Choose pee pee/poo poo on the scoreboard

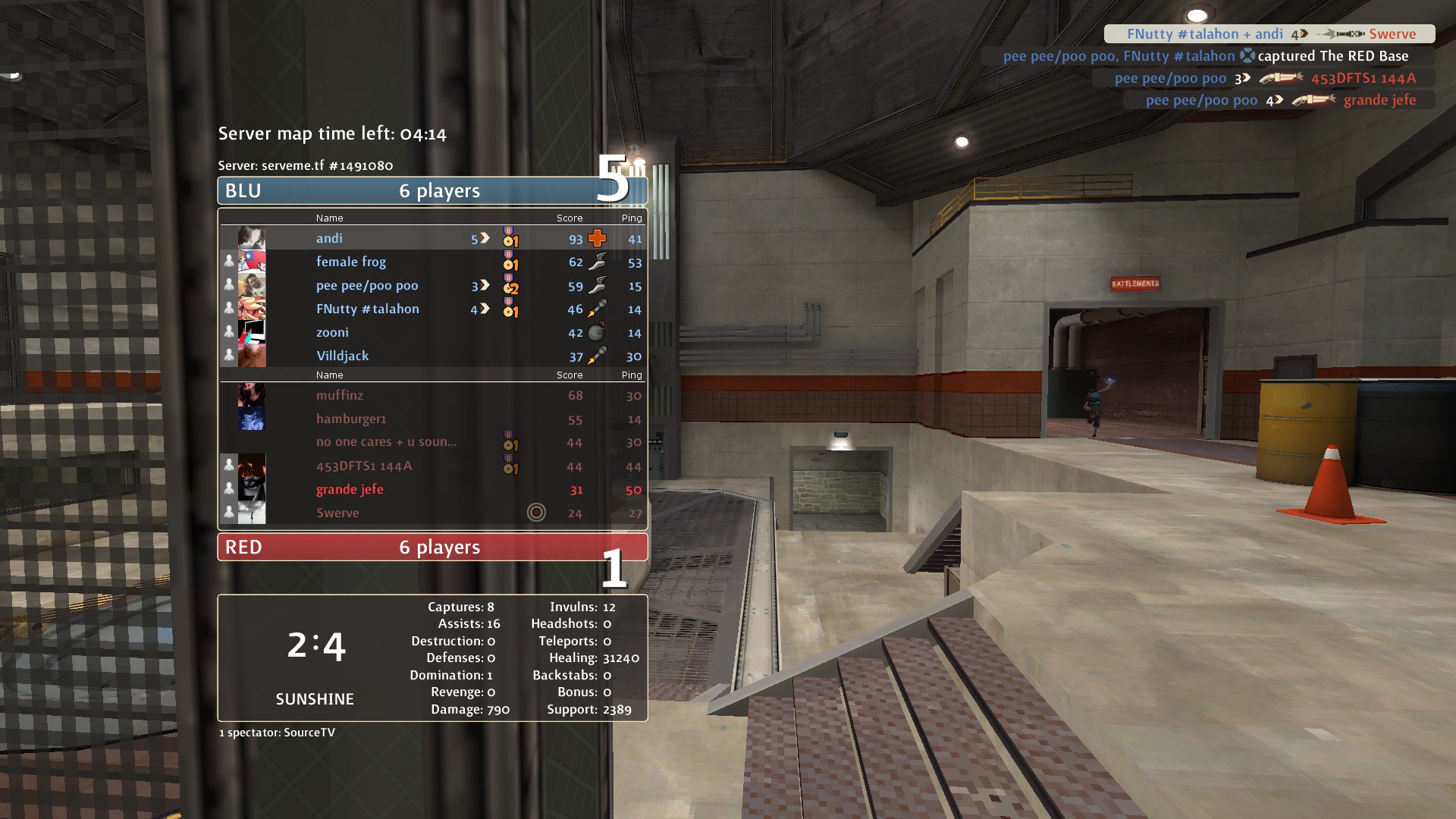pyautogui.click(x=367, y=285)
